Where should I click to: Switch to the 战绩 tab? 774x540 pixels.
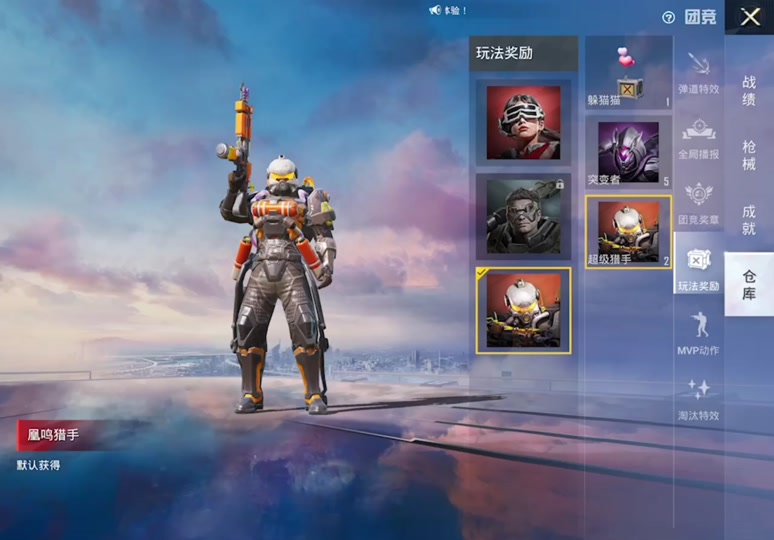749,90
